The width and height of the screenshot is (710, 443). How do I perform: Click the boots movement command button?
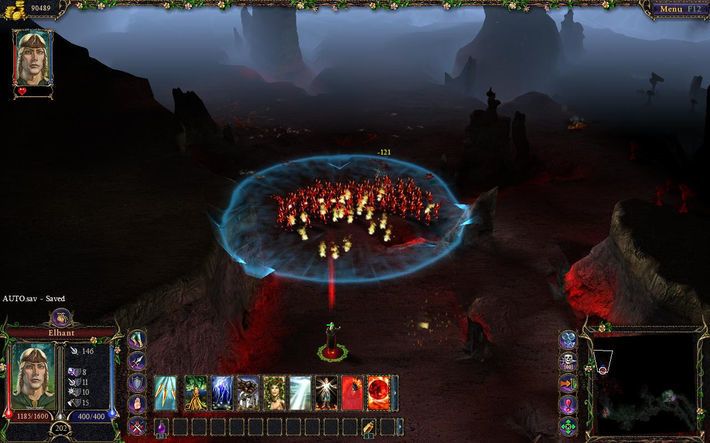(137, 337)
